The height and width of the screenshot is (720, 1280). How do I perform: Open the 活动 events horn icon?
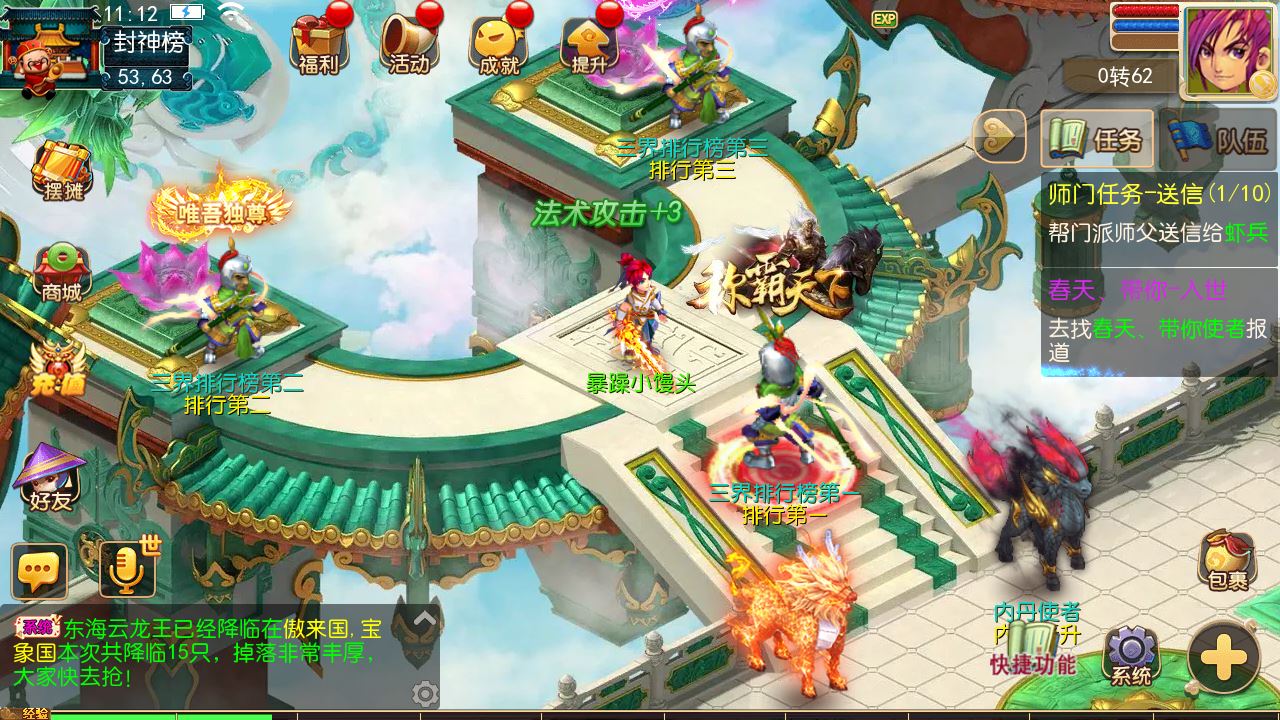click(x=409, y=45)
